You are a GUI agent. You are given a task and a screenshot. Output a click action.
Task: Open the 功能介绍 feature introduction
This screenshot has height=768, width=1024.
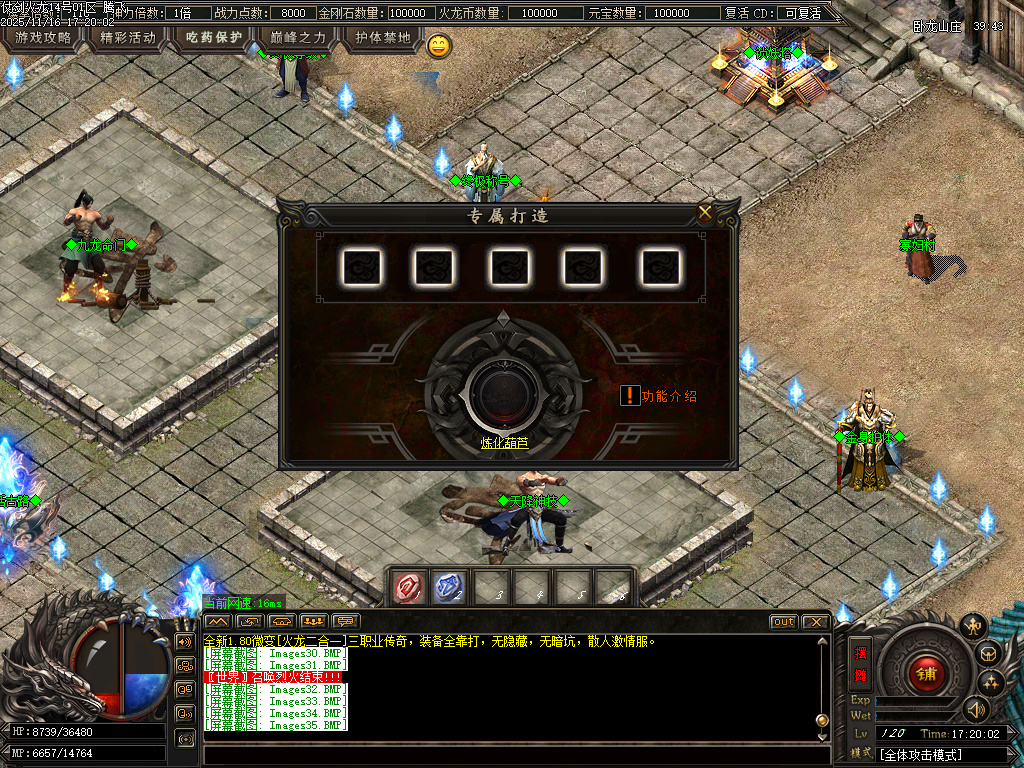click(x=660, y=396)
